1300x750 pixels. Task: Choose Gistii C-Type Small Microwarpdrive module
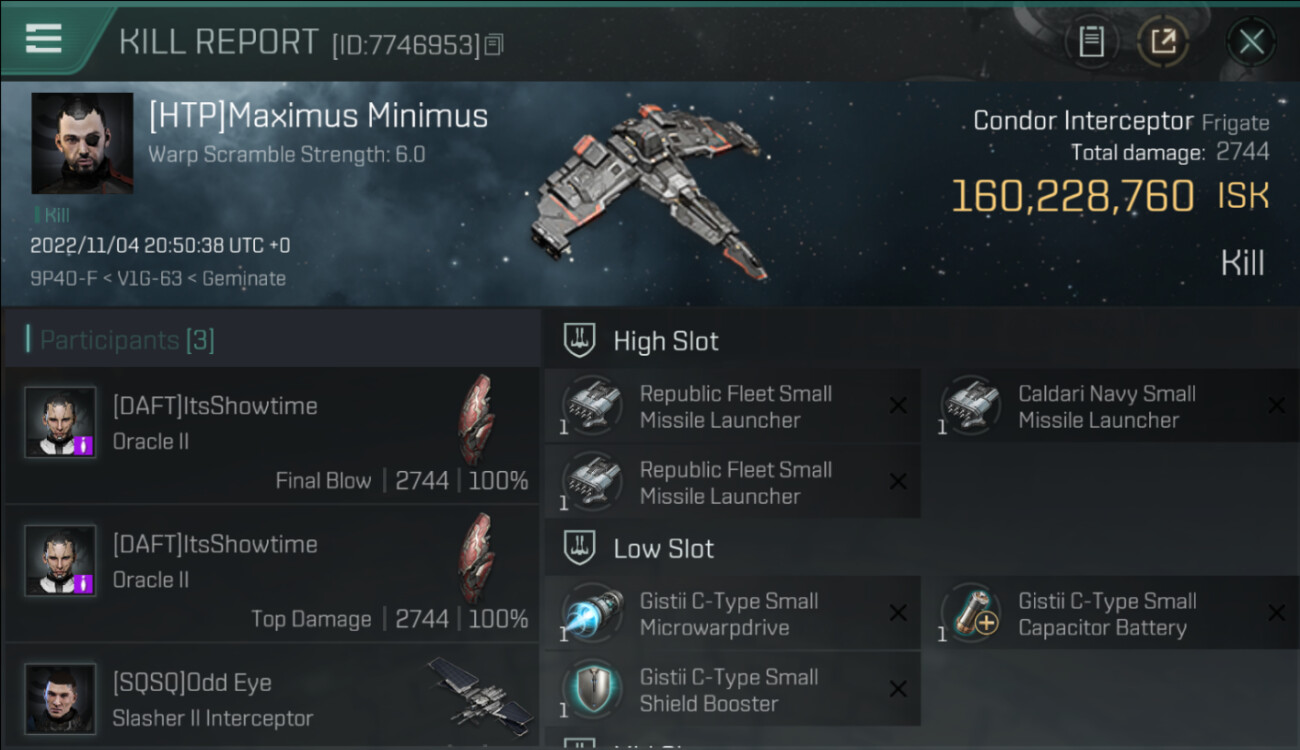coord(729,614)
